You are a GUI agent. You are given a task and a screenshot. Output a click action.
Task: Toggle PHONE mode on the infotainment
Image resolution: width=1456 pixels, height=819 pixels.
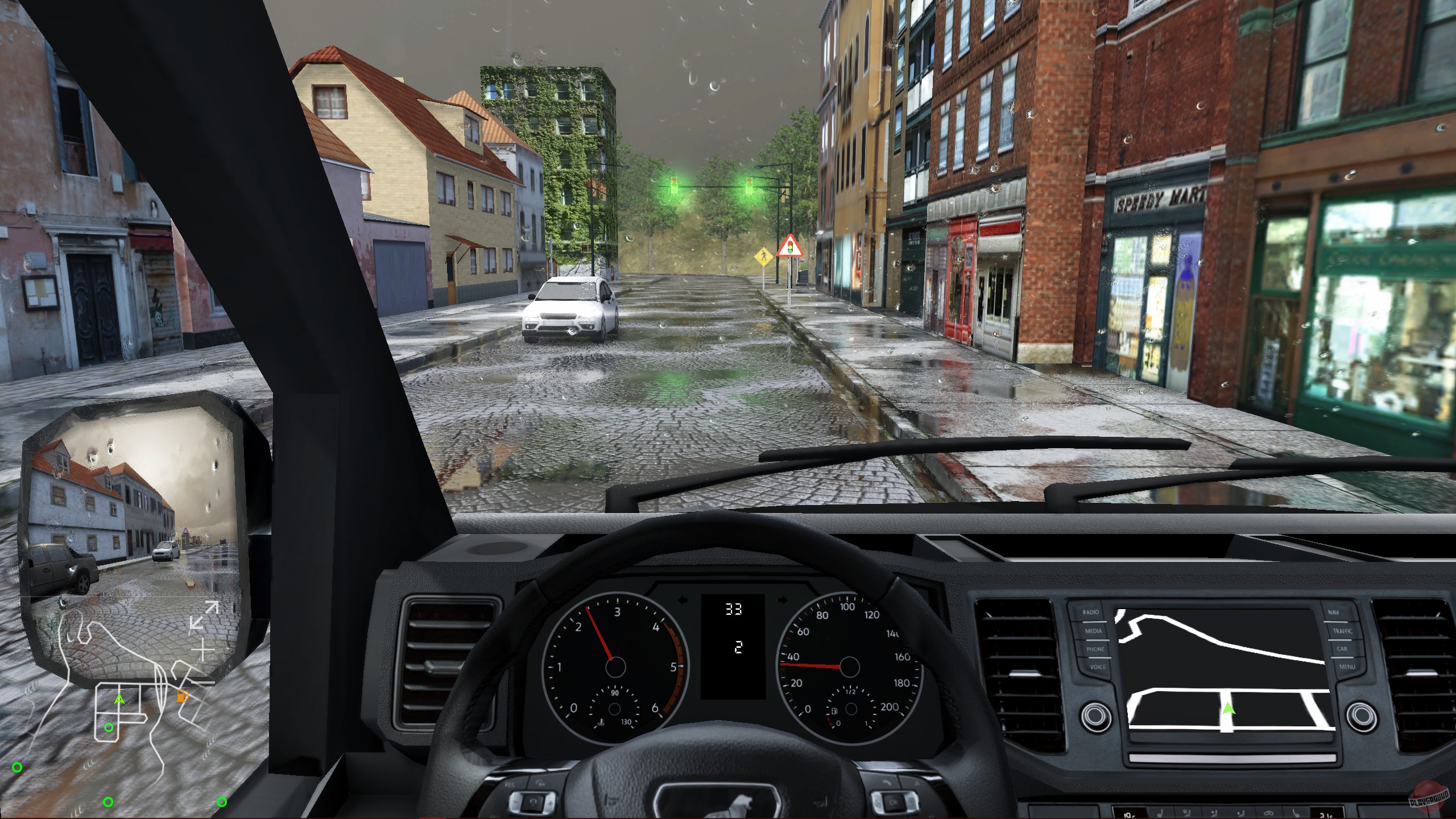[1096, 649]
